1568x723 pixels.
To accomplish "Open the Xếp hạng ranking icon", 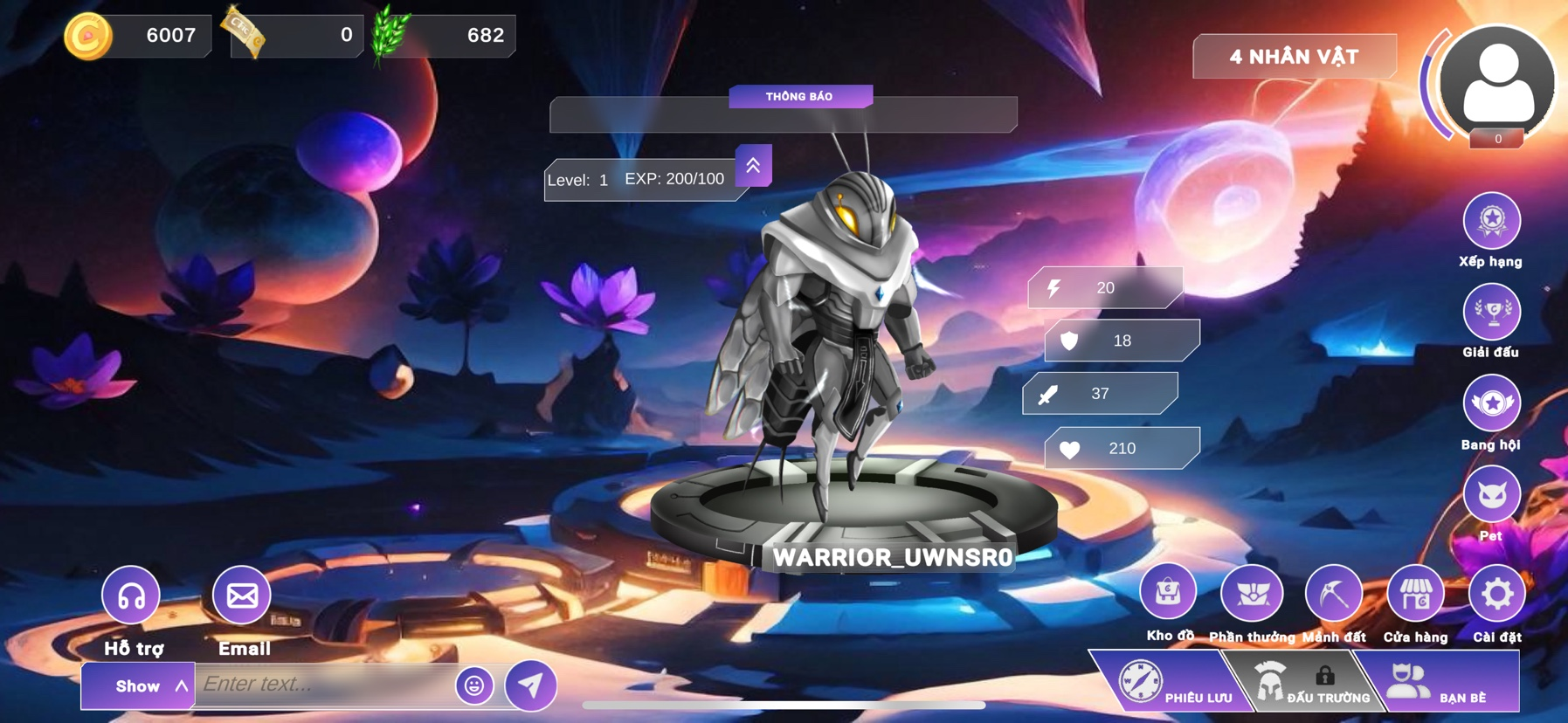I will click(x=1492, y=221).
